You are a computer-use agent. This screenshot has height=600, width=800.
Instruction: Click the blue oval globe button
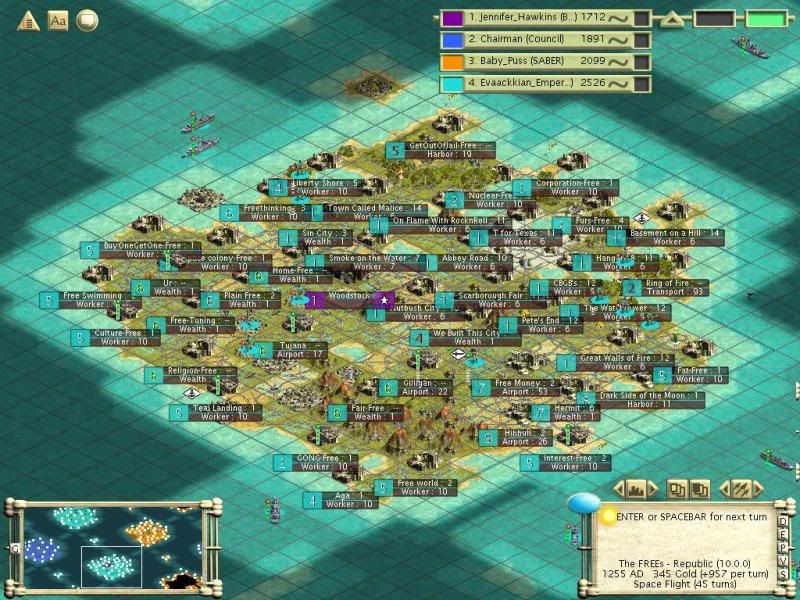click(x=583, y=503)
